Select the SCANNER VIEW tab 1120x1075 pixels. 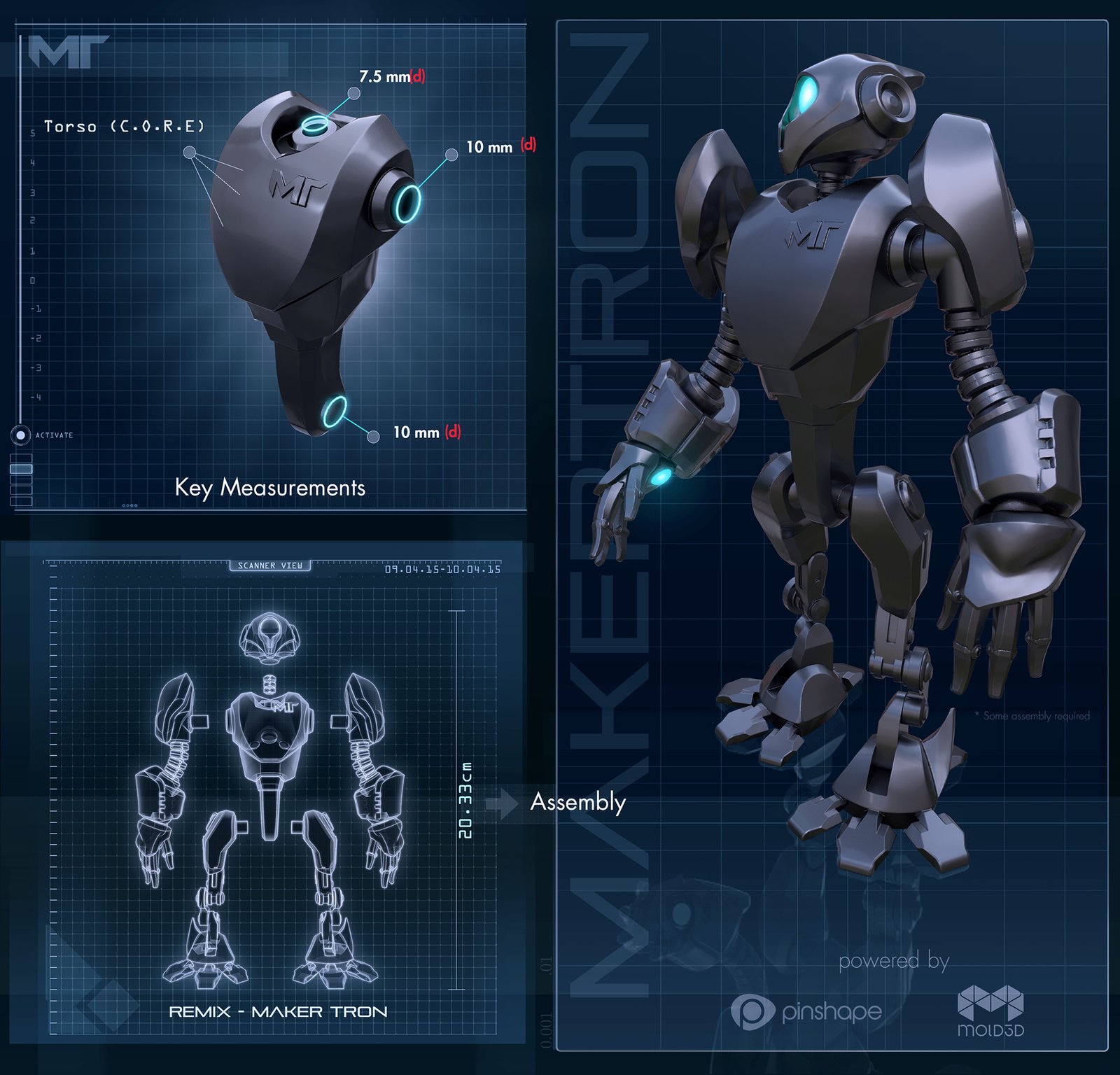[269, 565]
